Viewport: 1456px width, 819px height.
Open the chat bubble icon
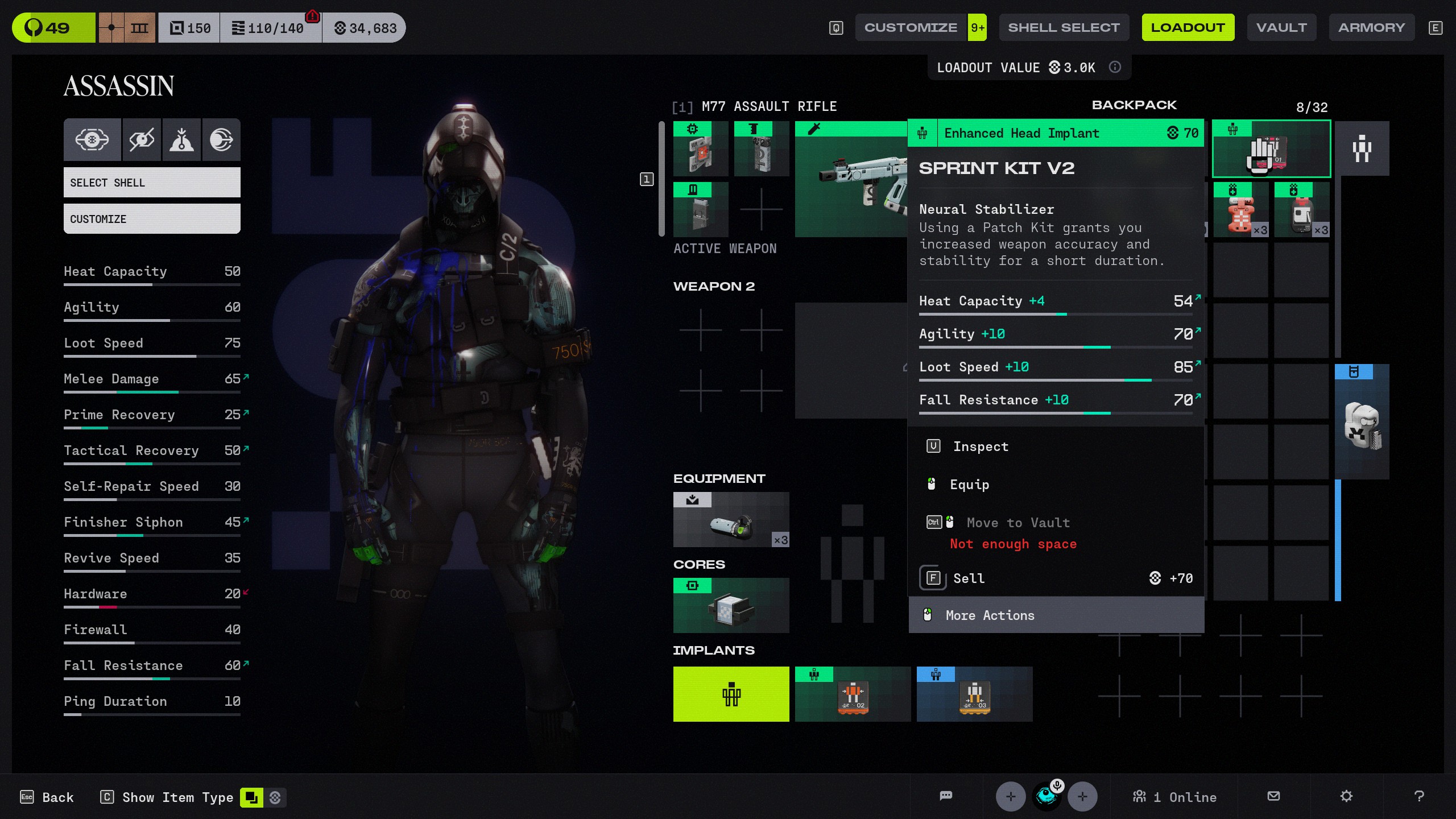(946, 796)
